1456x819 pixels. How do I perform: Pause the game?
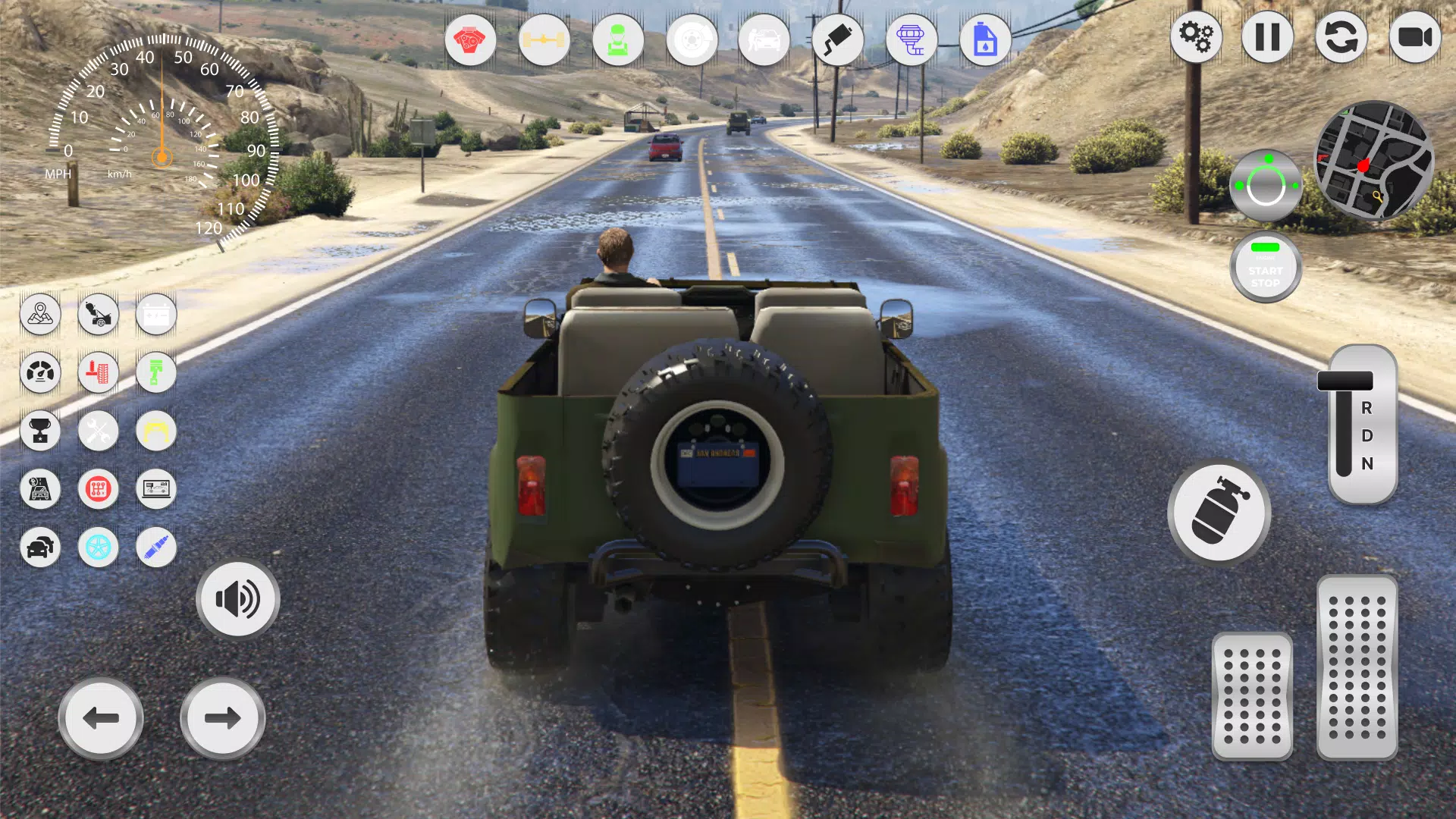coord(1267,38)
